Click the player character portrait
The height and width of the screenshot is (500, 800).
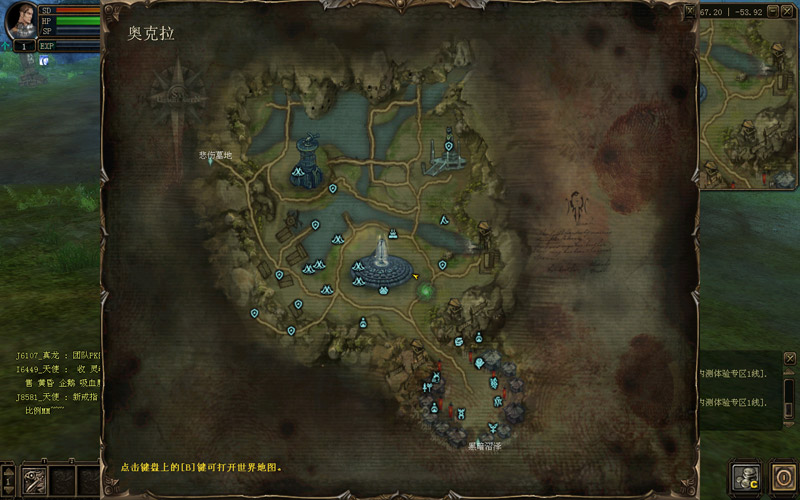[x=20, y=22]
